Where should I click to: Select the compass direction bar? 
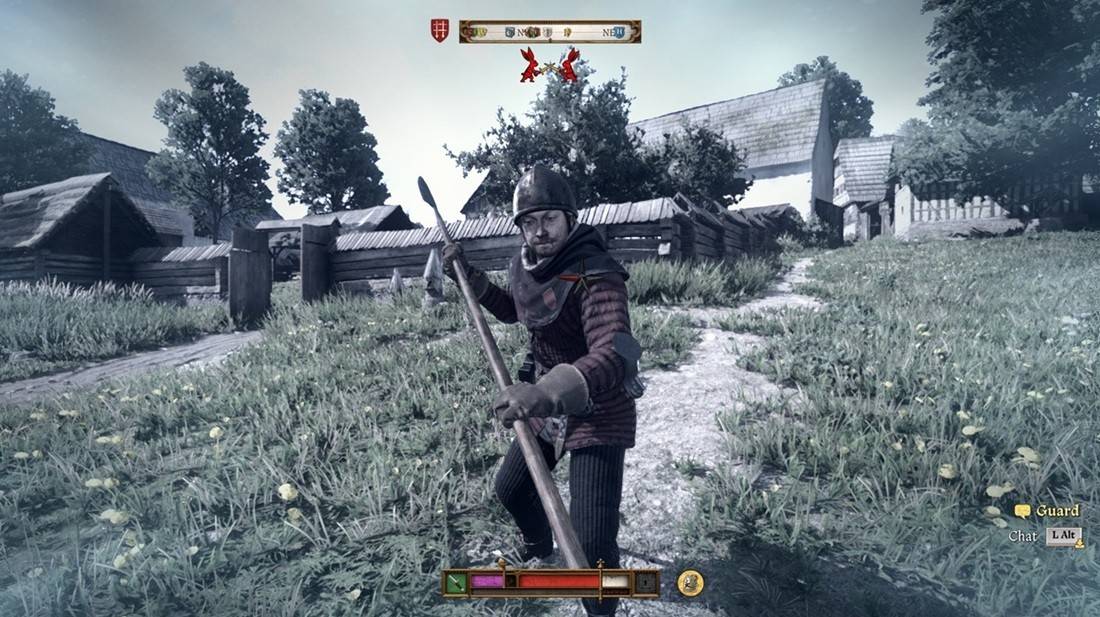pyautogui.click(x=550, y=32)
